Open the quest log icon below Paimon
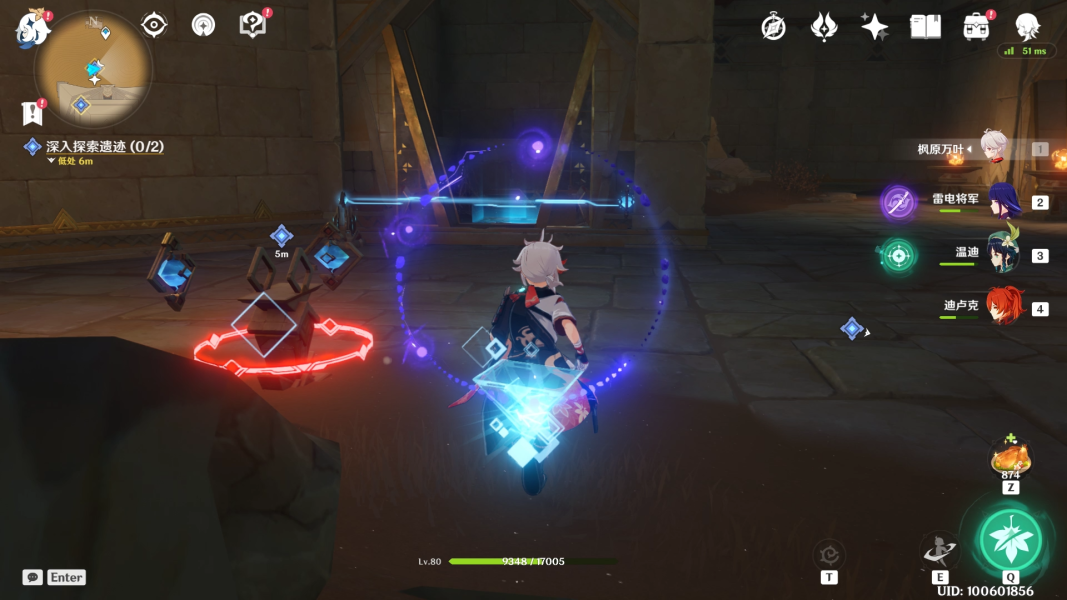 [x=32, y=113]
